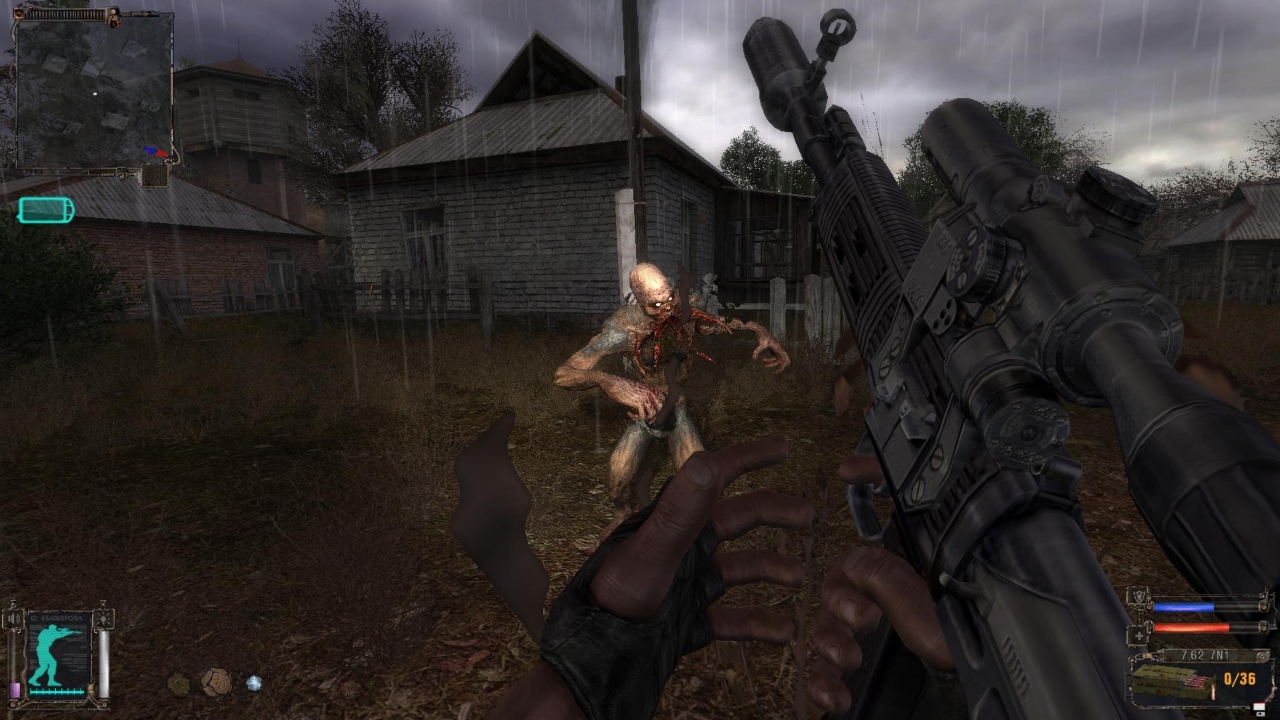Click the white visibility meter bar

coord(103,664)
